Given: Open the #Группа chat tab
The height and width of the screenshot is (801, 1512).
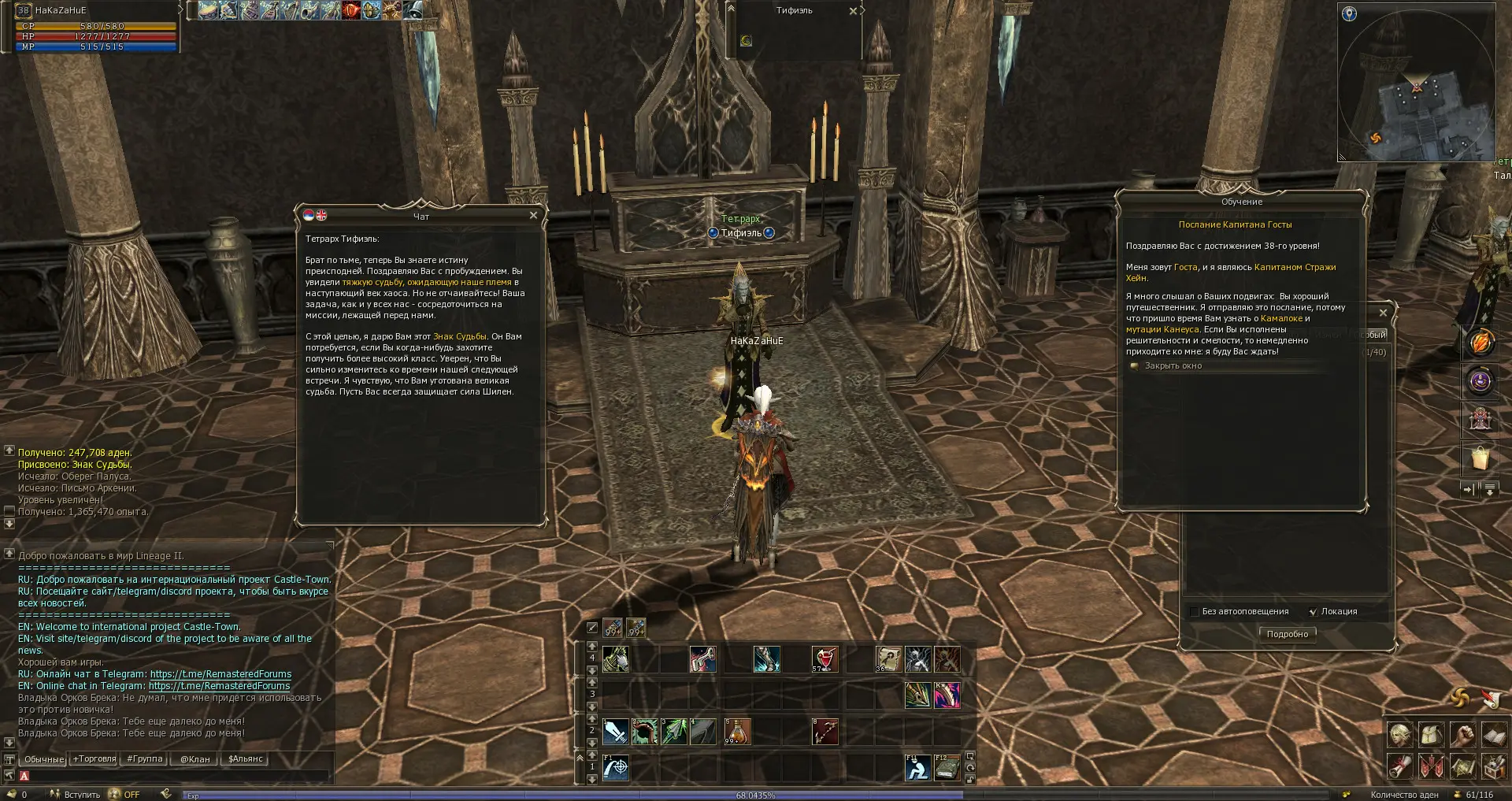Looking at the screenshot, I should point(144,759).
